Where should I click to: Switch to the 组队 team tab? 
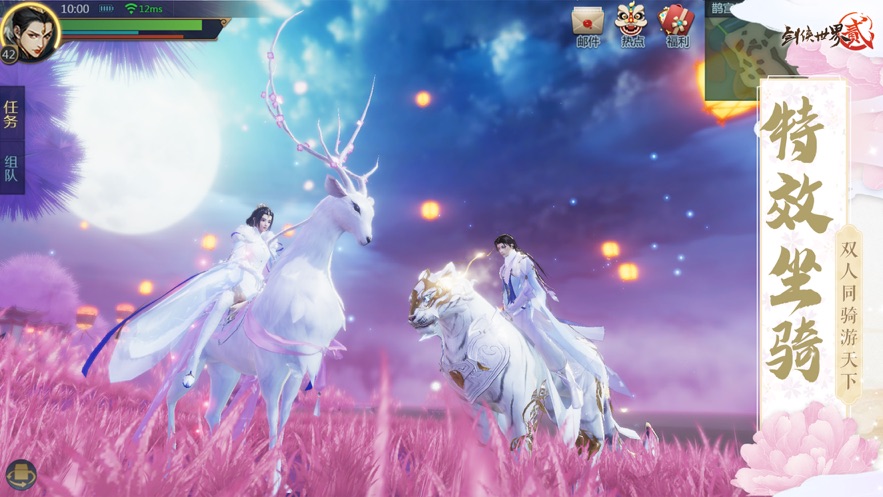pos(11,168)
